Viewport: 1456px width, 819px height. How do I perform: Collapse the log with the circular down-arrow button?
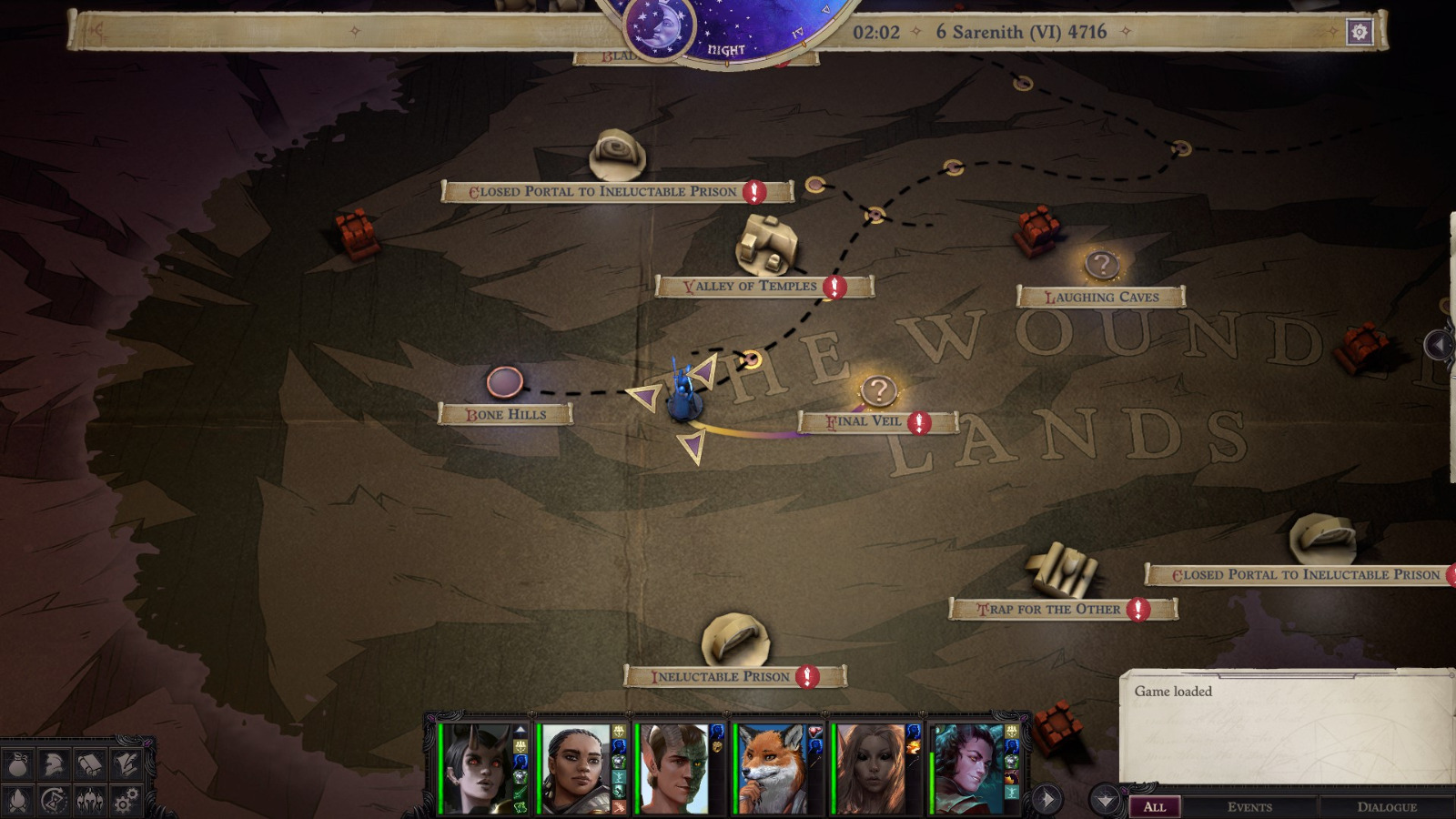[x=1103, y=798]
